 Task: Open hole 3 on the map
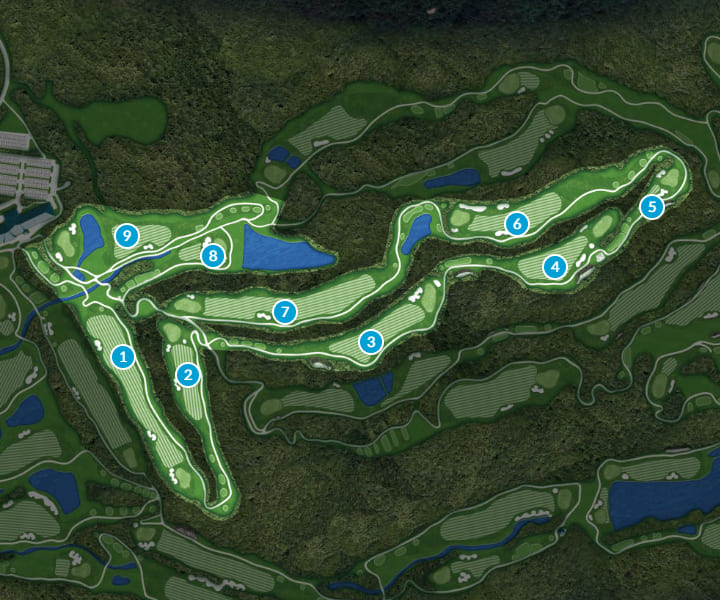pos(371,342)
